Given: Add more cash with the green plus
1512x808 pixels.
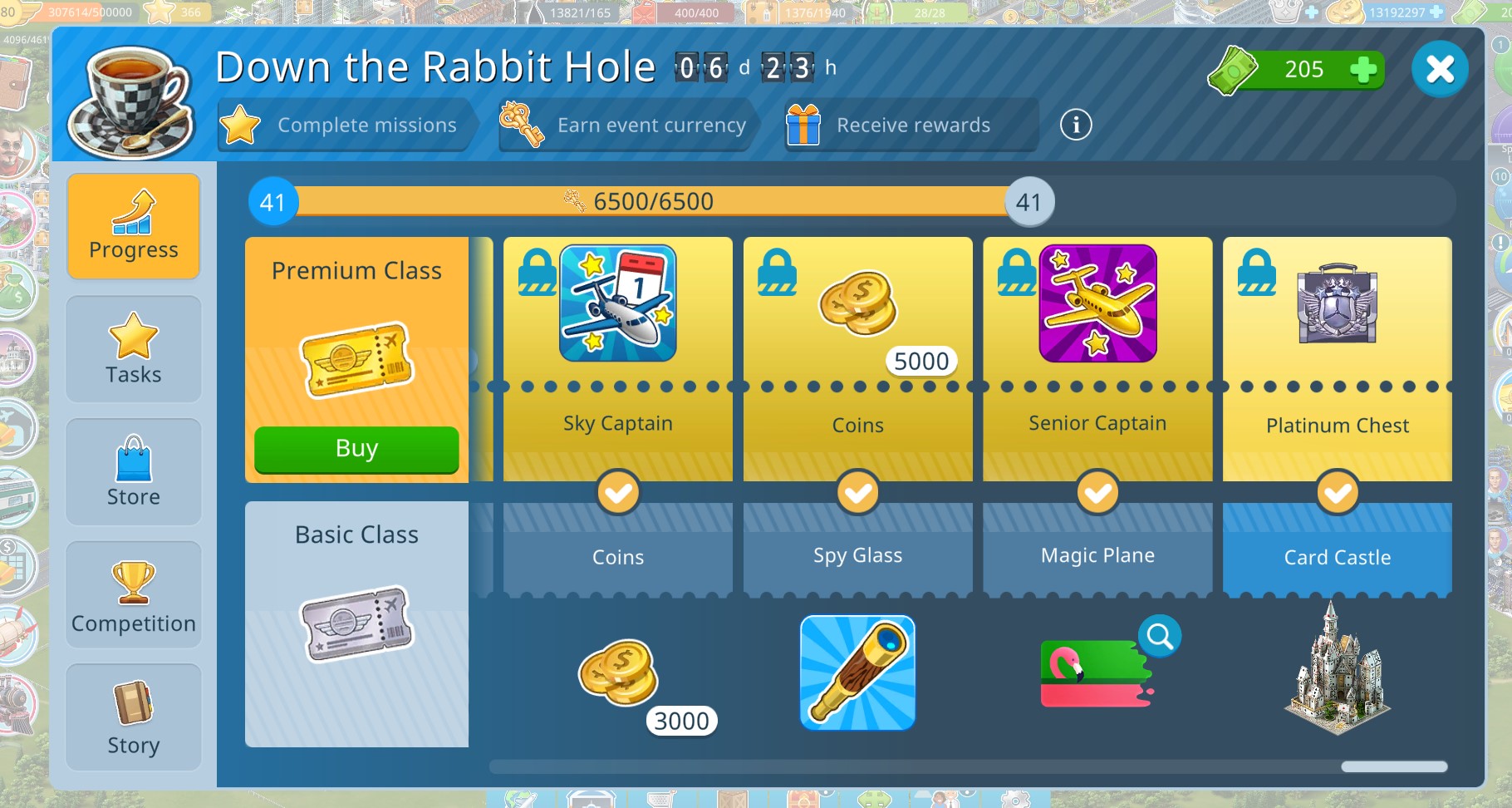Looking at the screenshot, I should point(1362,70).
